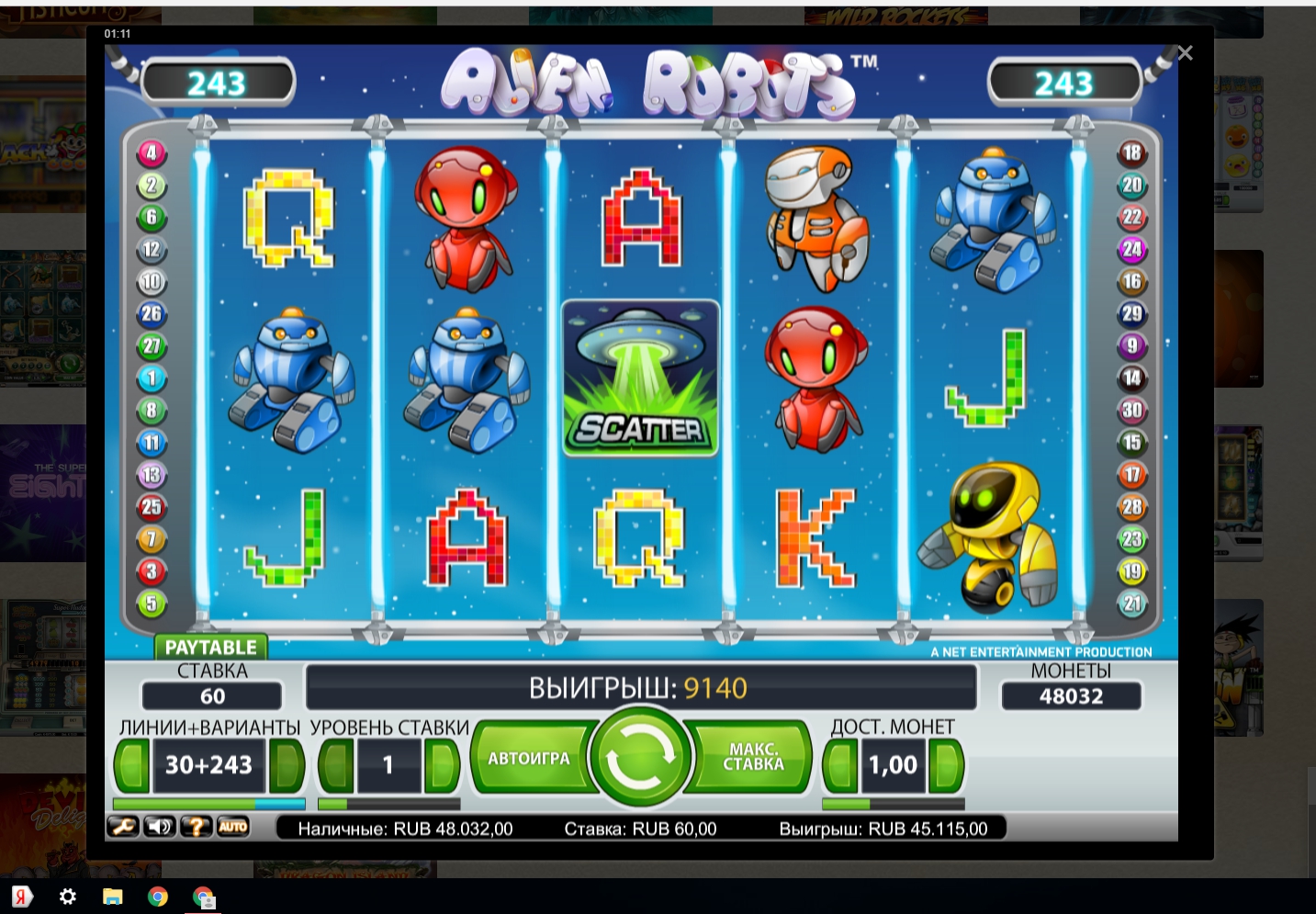Lower the УРОВЕНЬ СТАВКИ bet level
This screenshot has width=1316, height=914.
click(x=335, y=764)
